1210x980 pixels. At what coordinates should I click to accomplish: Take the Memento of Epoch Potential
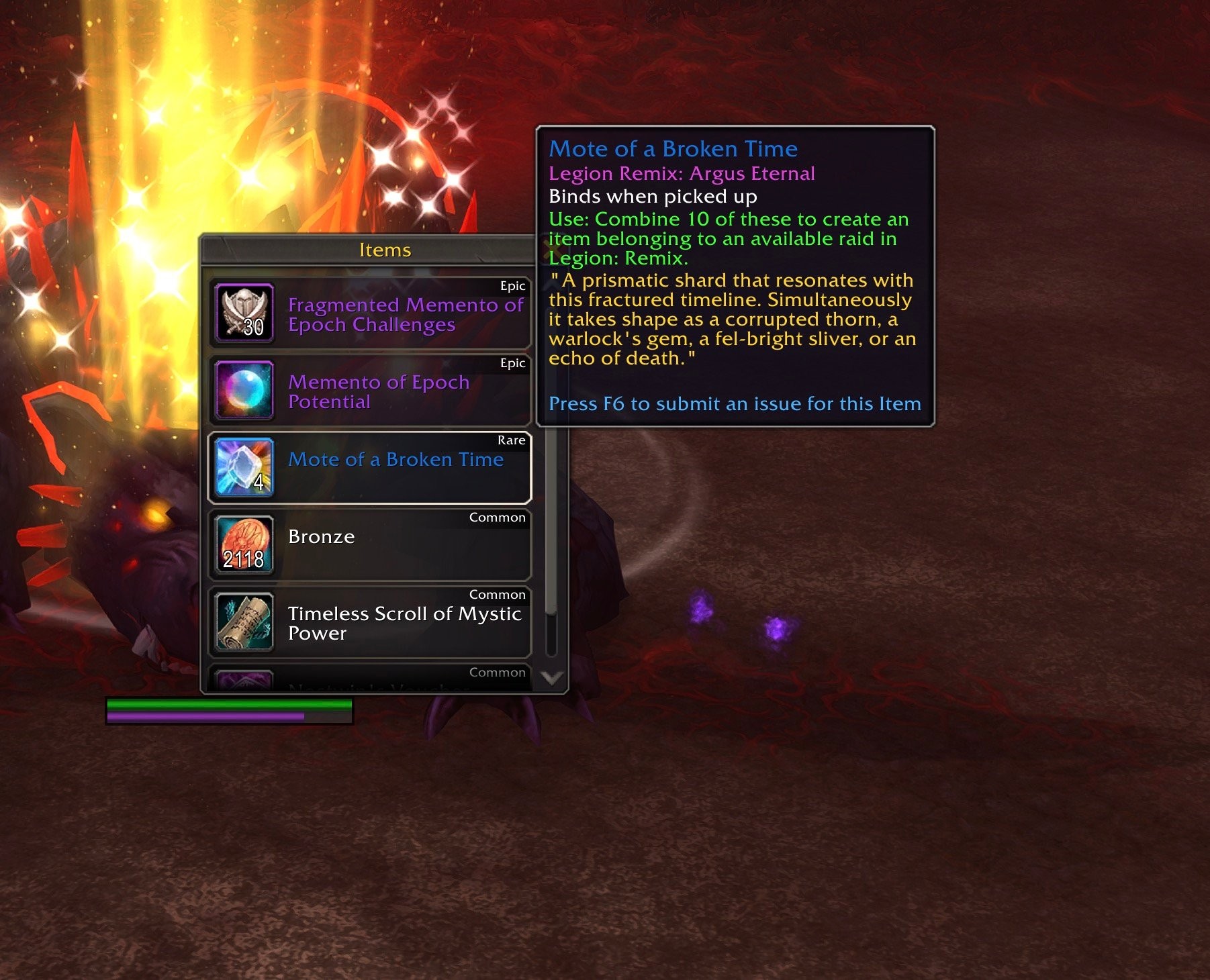point(369,391)
